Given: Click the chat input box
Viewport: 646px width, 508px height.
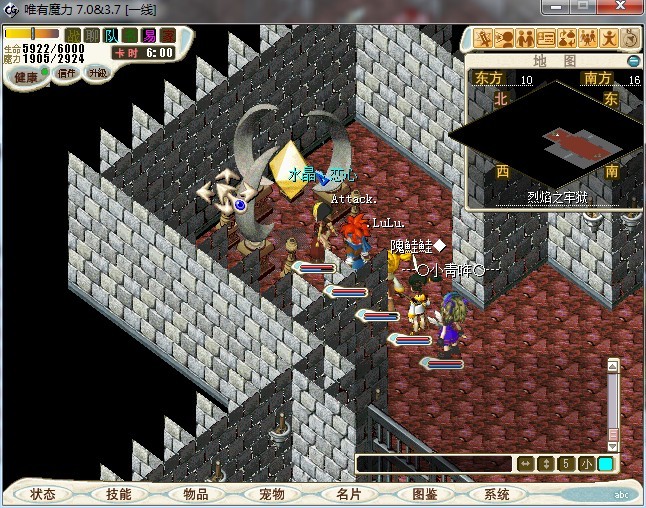Looking at the screenshot, I should [435, 464].
